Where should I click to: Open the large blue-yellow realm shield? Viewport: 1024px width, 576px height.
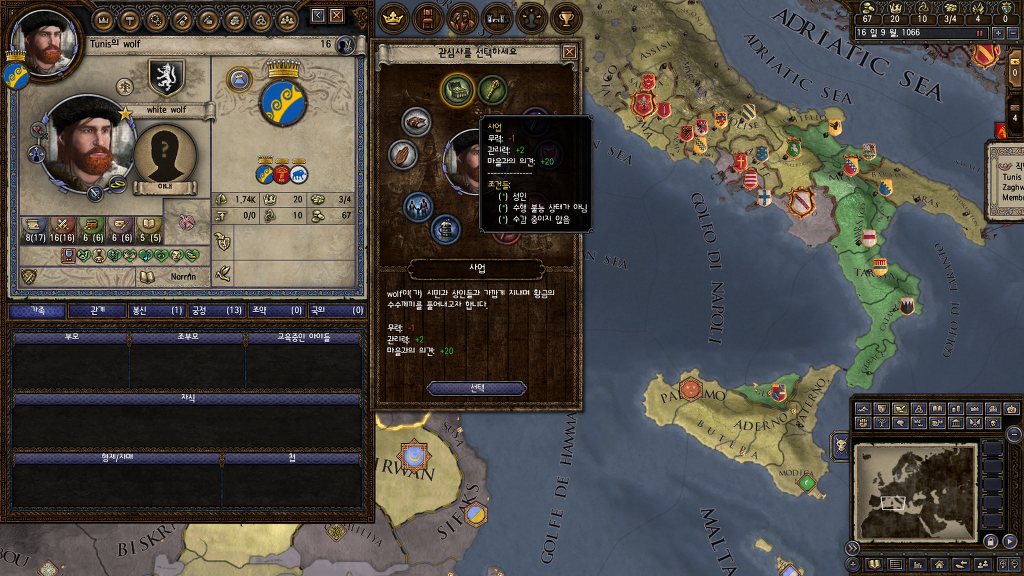[283, 100]
